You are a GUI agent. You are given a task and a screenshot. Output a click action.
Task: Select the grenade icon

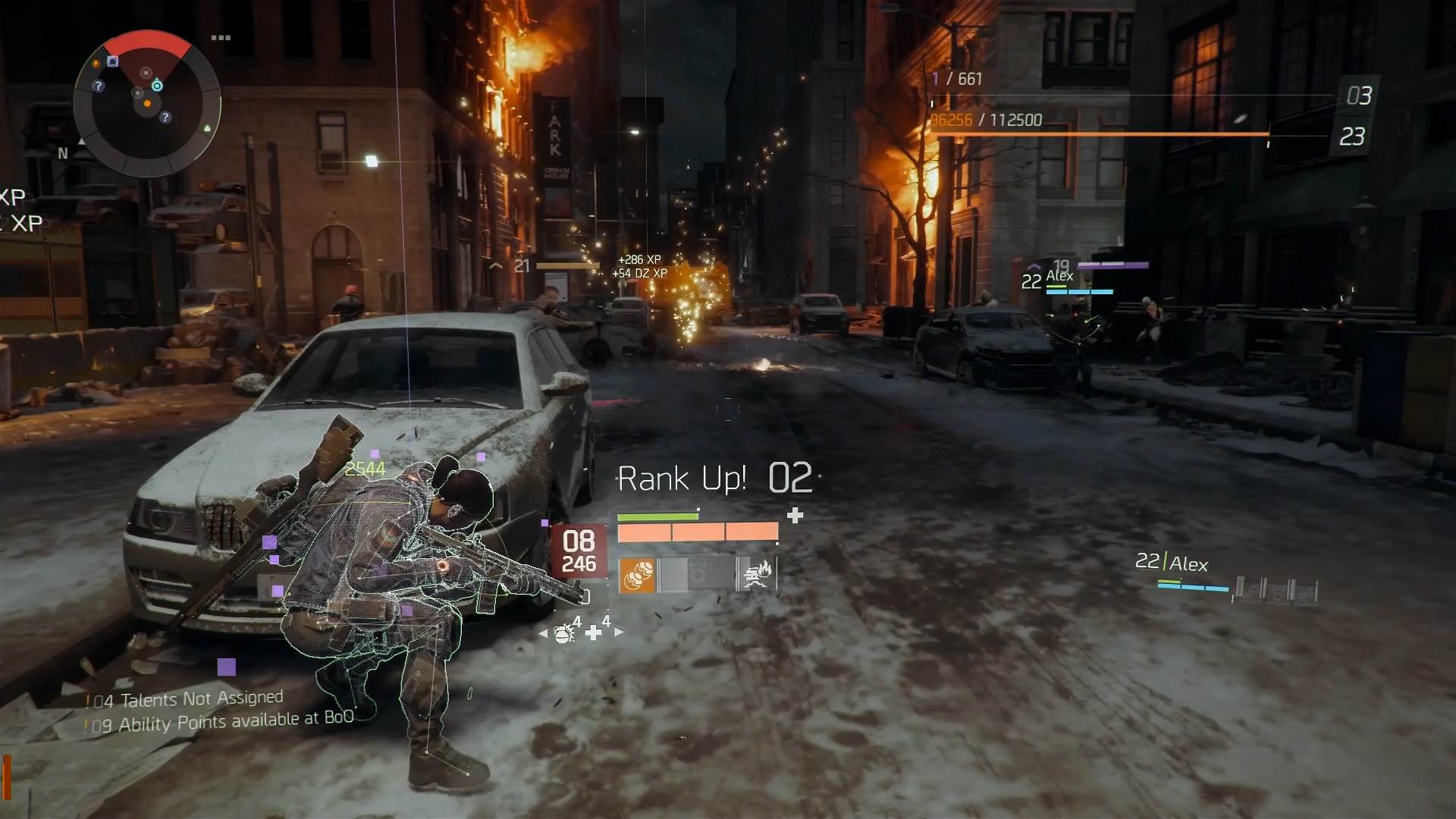tap(564, 632)
